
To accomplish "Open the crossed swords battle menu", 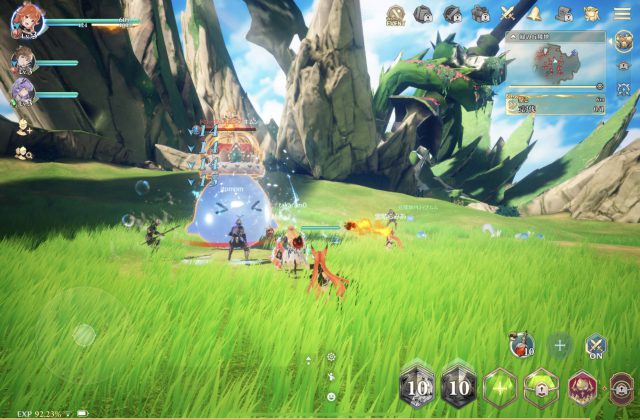I will point(509,14).
